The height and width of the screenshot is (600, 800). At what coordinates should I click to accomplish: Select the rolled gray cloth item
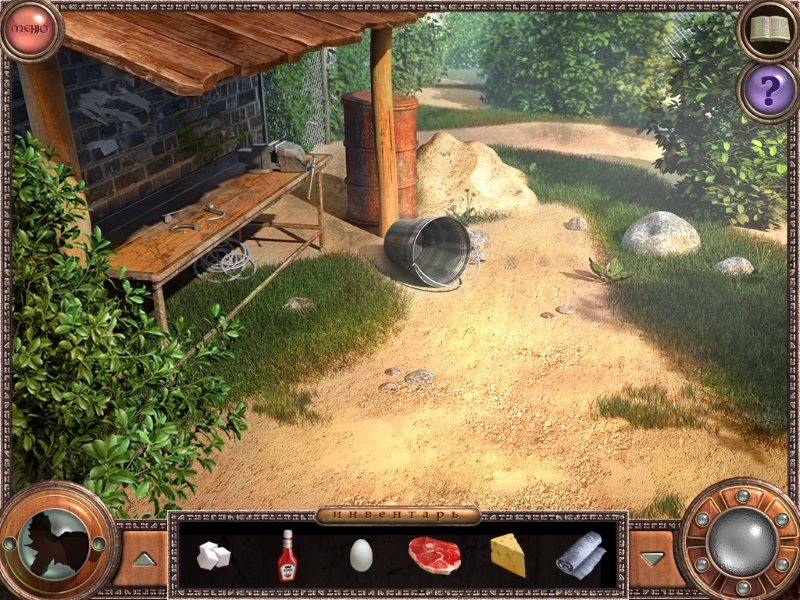(580, 554)
